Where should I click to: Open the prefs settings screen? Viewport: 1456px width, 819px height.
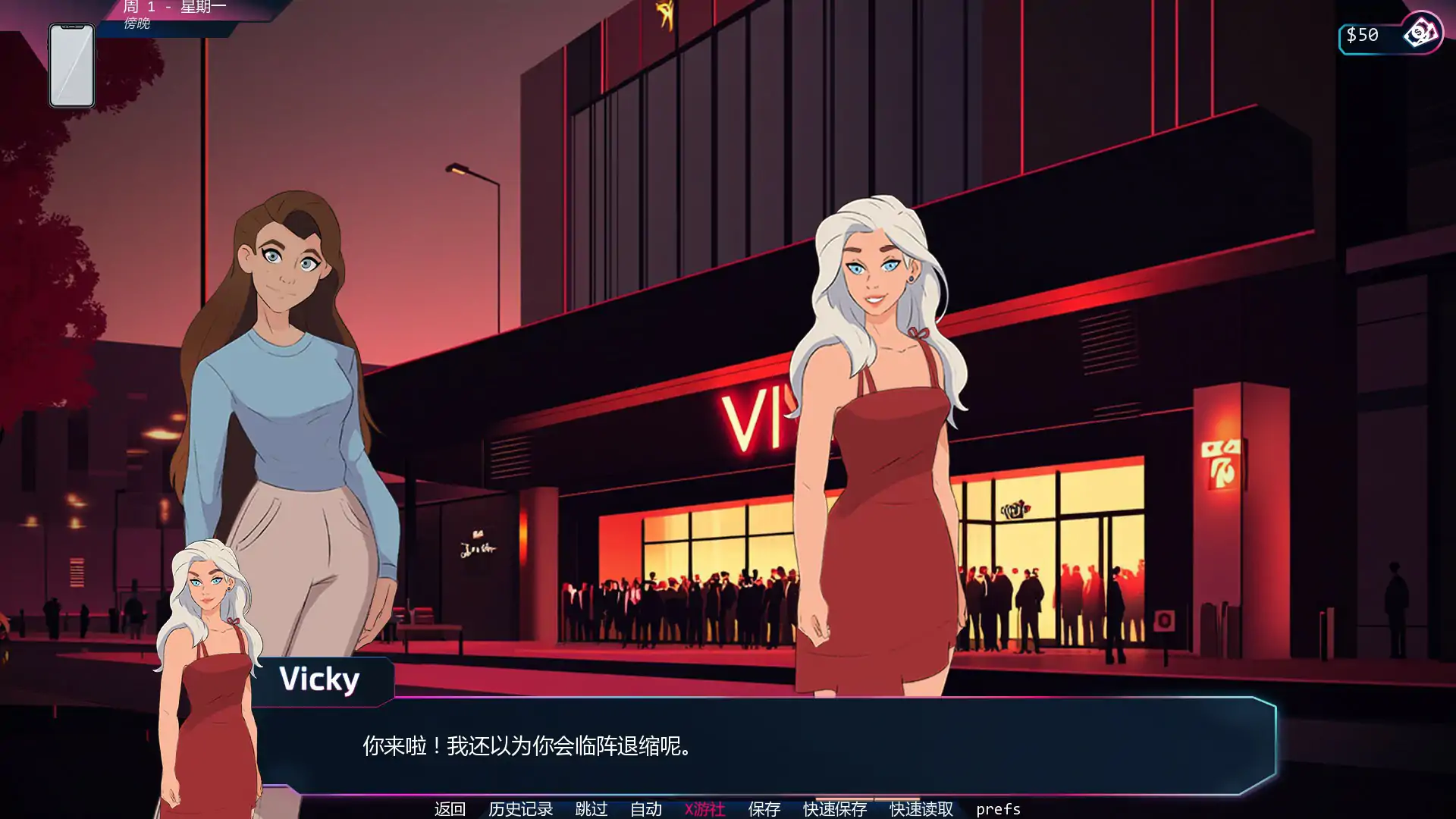coord(999,809)
